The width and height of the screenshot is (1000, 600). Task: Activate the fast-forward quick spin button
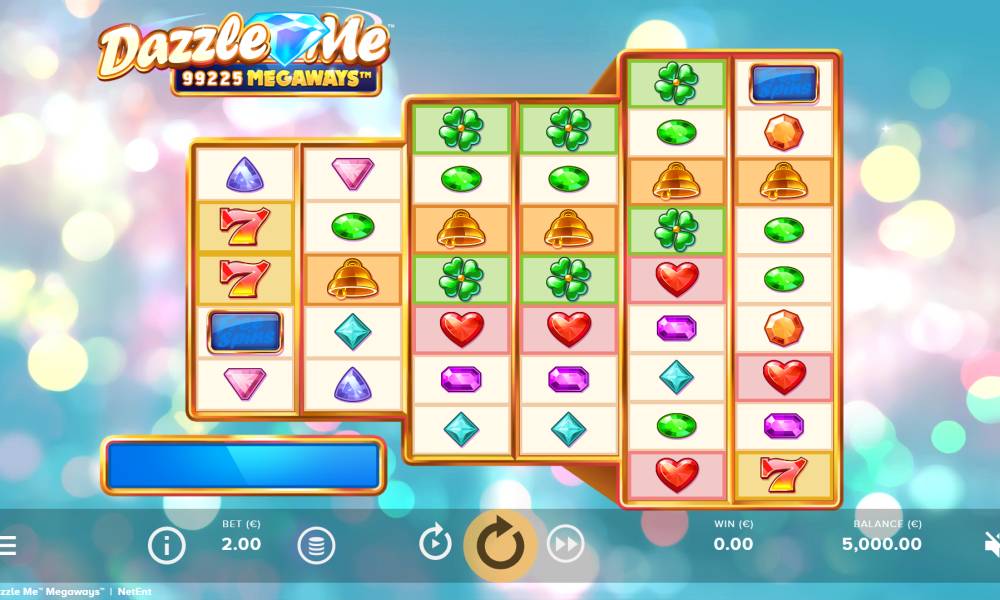coord(566,544)
